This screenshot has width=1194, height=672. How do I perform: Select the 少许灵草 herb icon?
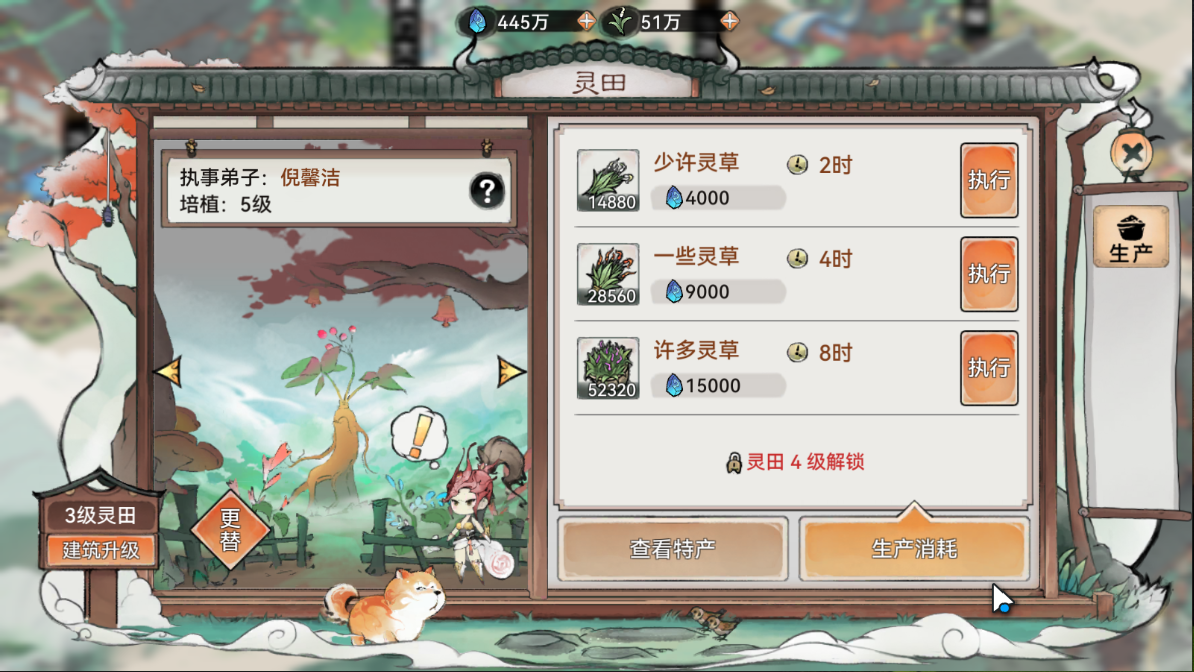(608, 180)
